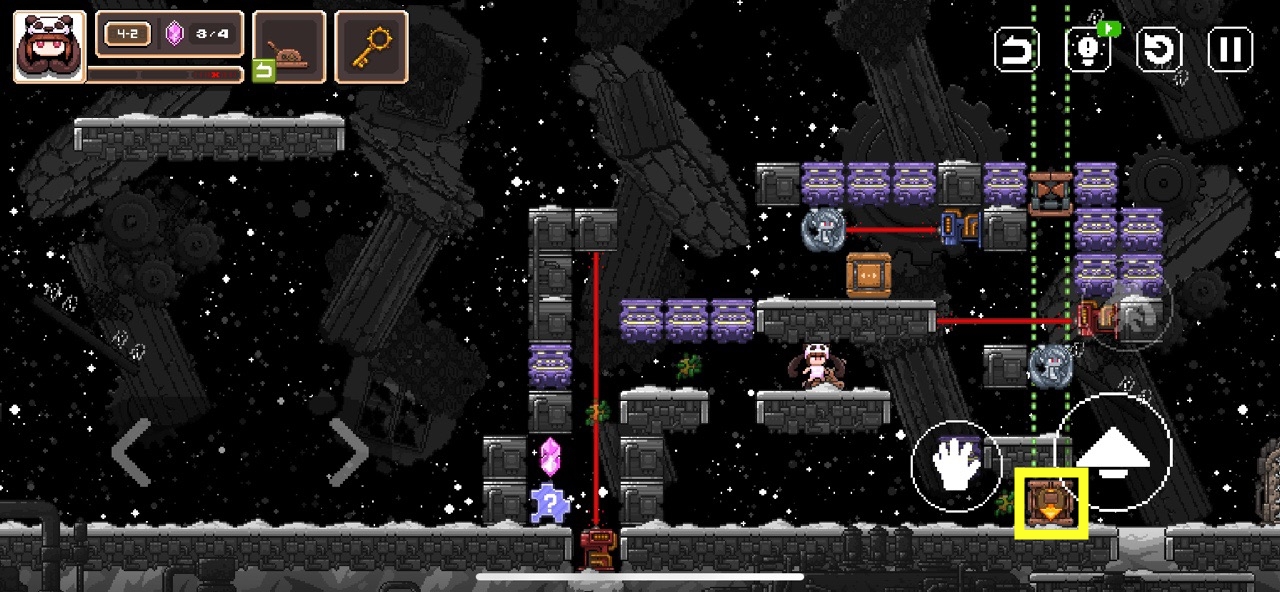The height and width of the screenshot is (592, 1280).
Task: Restart the level with the circular arrow
Action: [1159, 49]
